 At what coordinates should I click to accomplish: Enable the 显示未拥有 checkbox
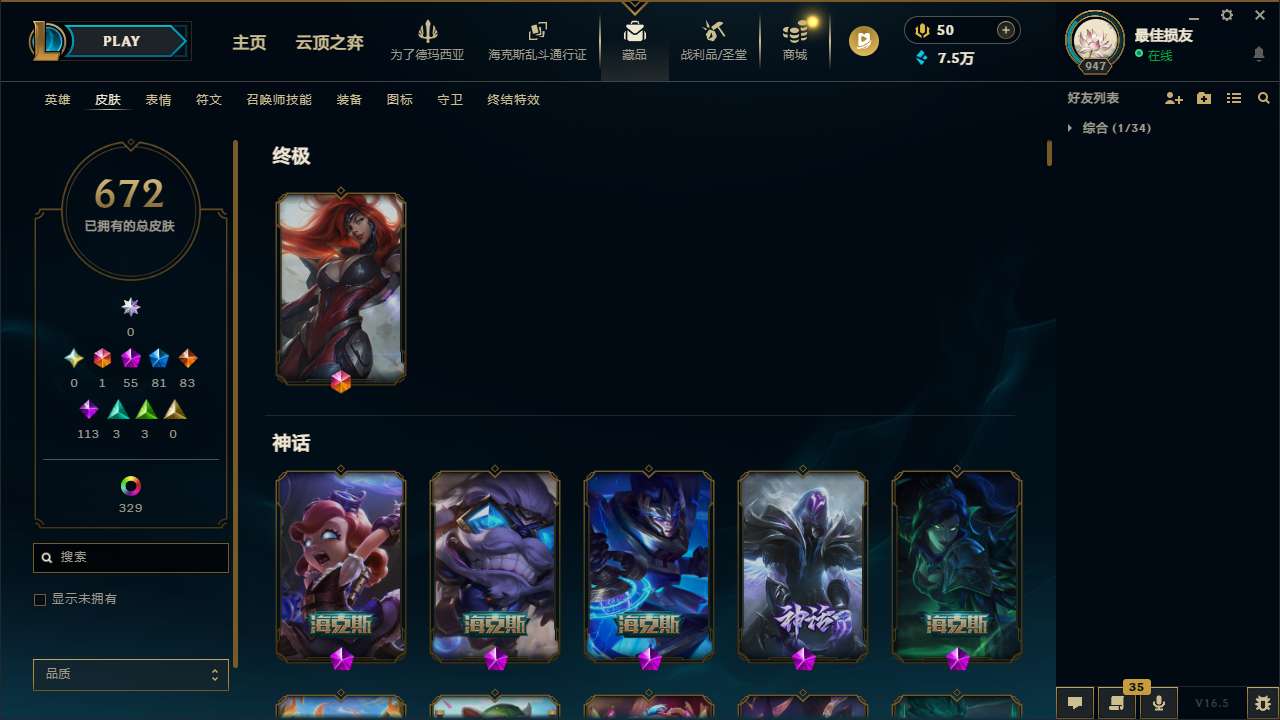[x=40, y=599]
